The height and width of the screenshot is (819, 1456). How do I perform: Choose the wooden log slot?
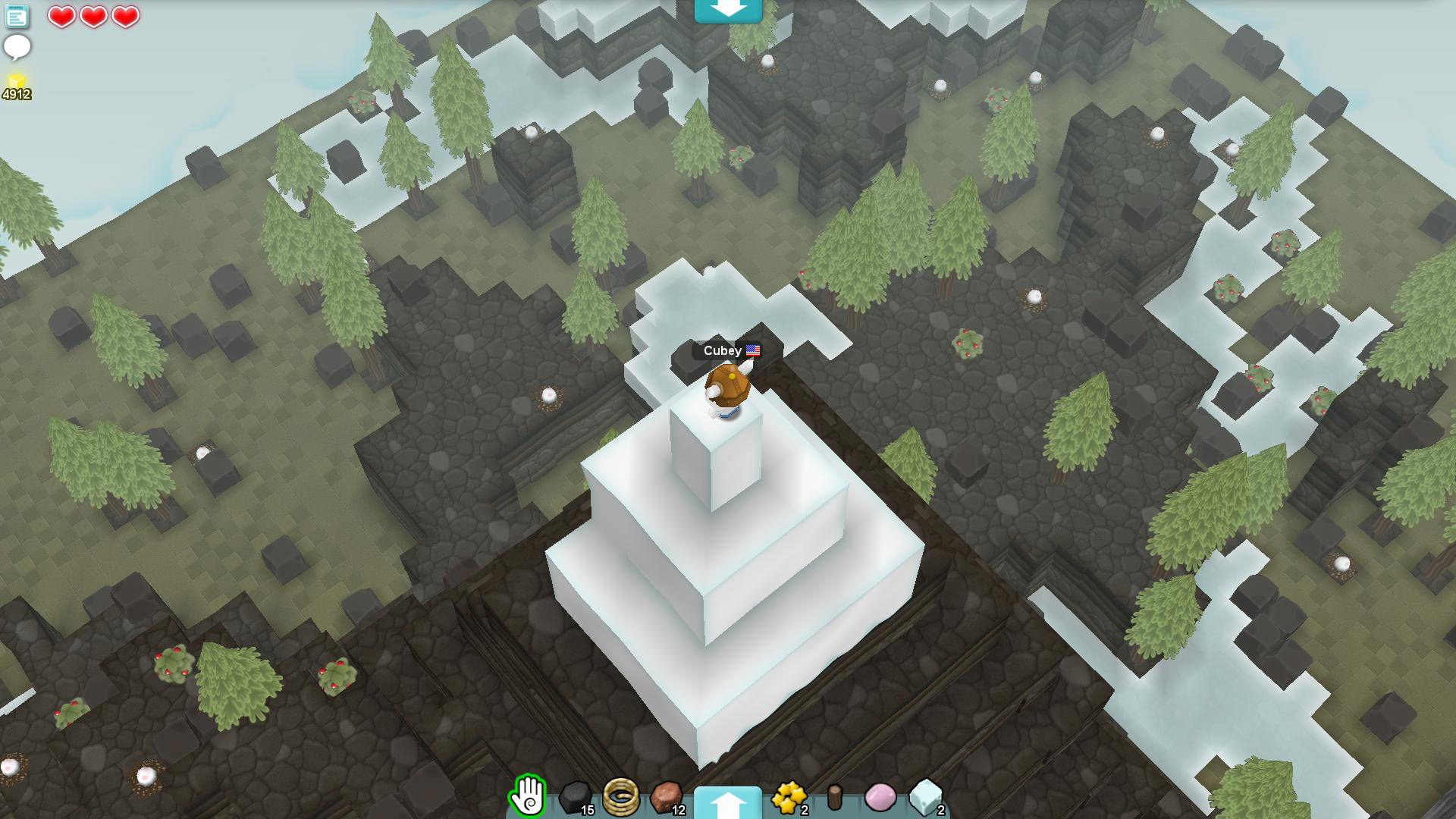[835, 797]
